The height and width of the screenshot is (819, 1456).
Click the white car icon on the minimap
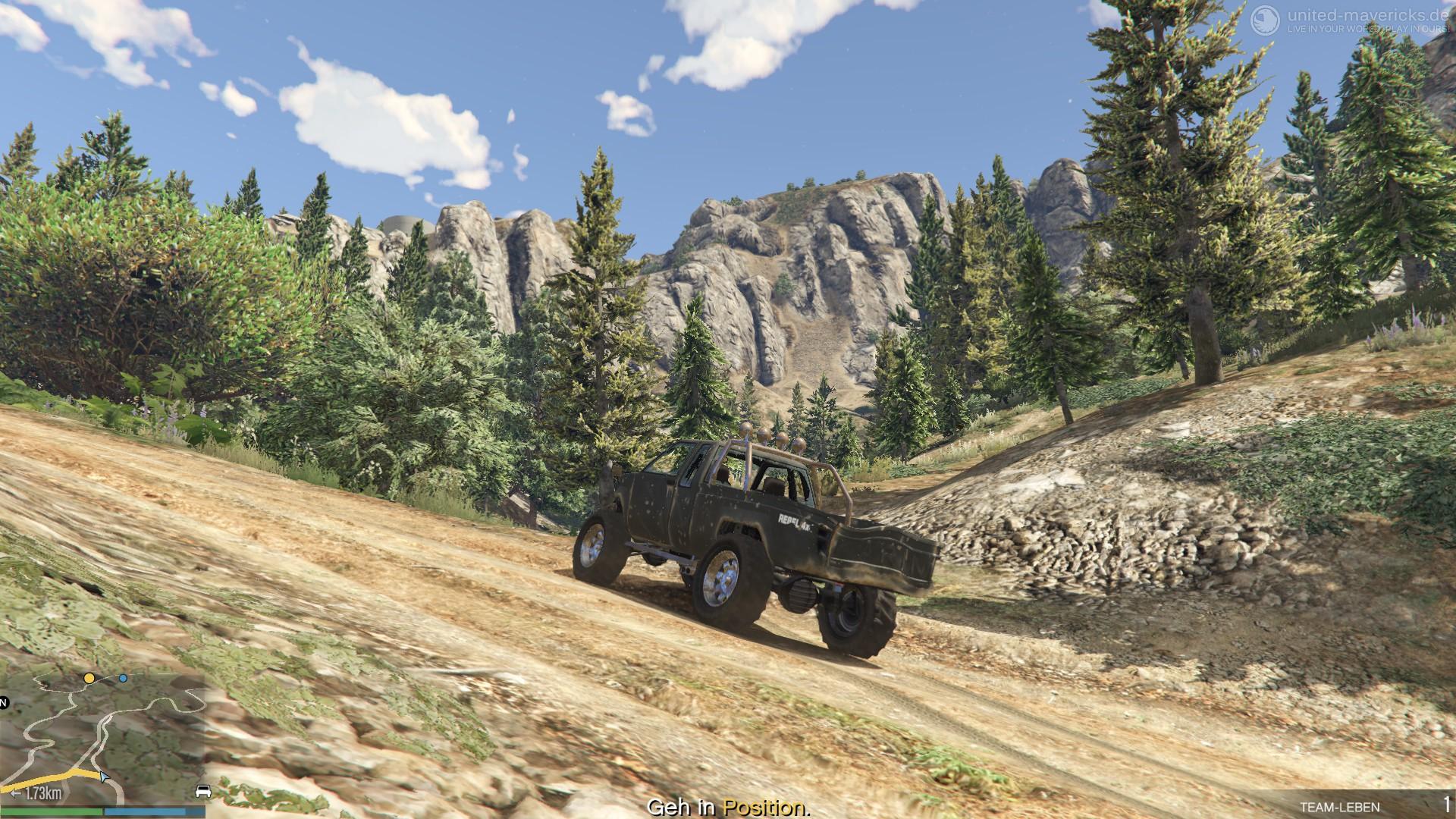click(203, 792)
